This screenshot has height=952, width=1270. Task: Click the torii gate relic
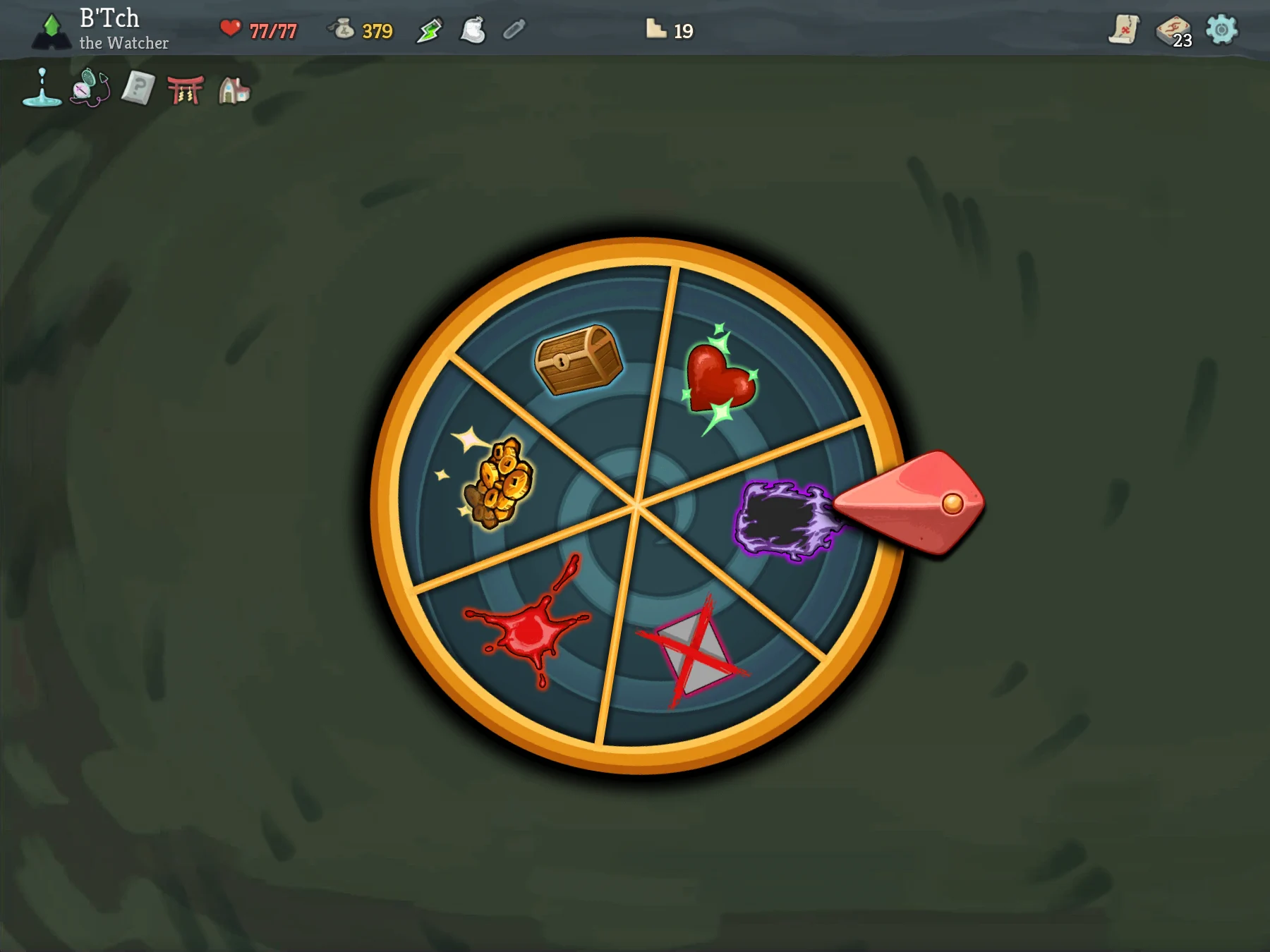point(186,90)
